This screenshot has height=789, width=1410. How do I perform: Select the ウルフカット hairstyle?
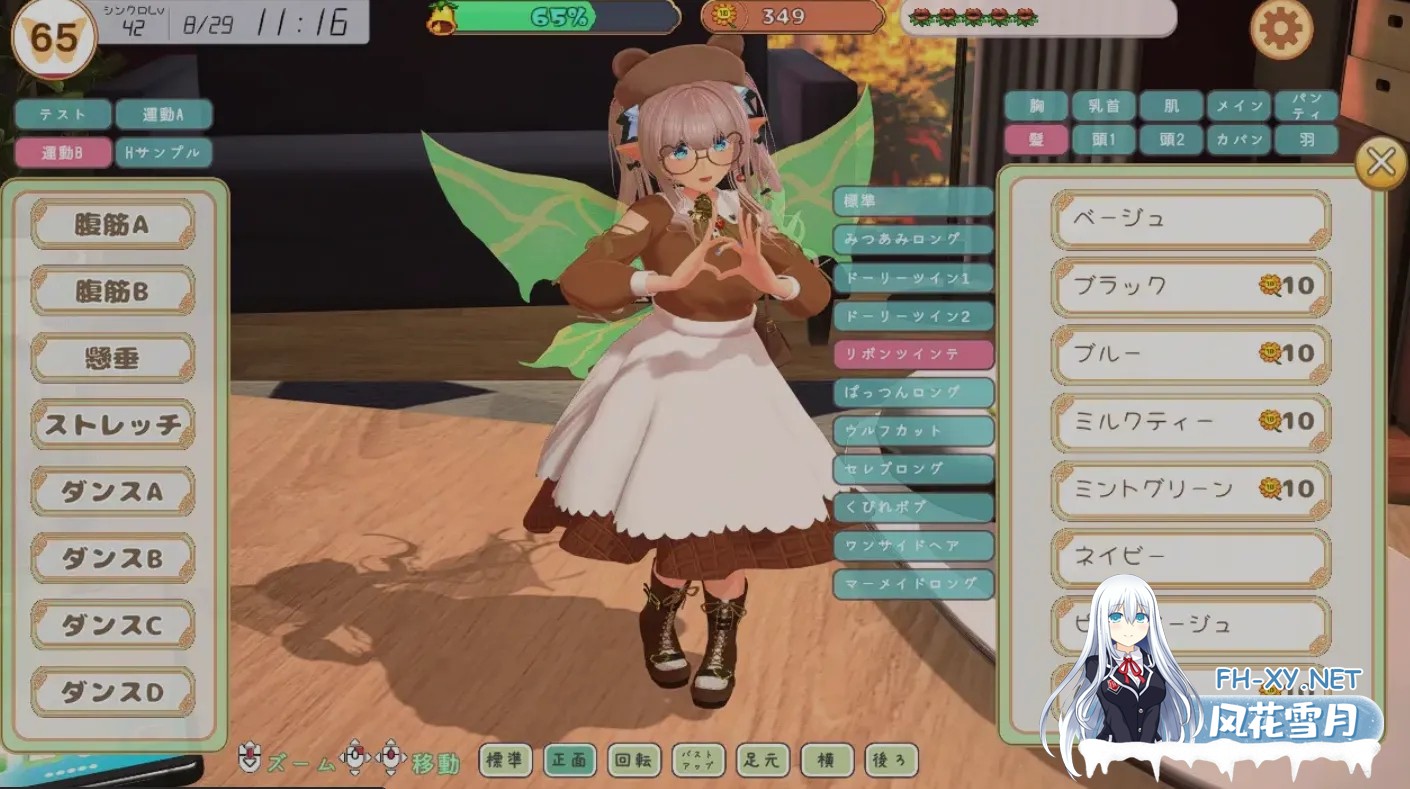[913, 431]
